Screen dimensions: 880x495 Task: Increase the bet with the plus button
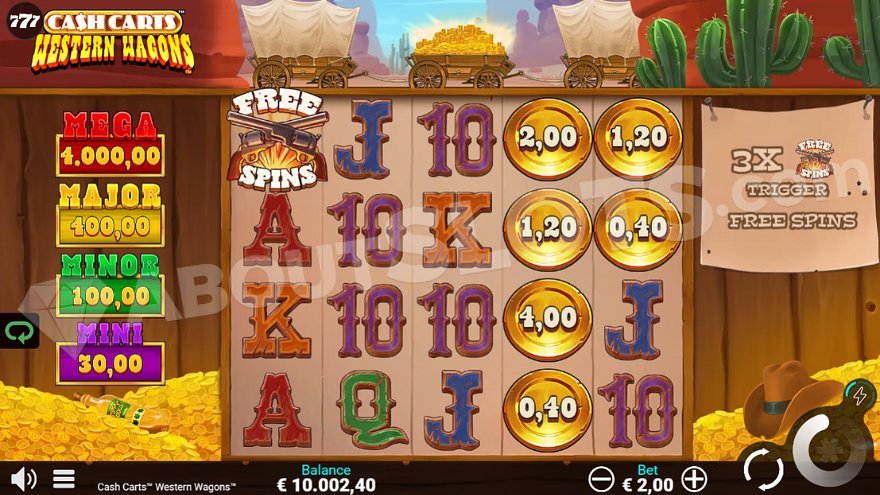(694, 479)
